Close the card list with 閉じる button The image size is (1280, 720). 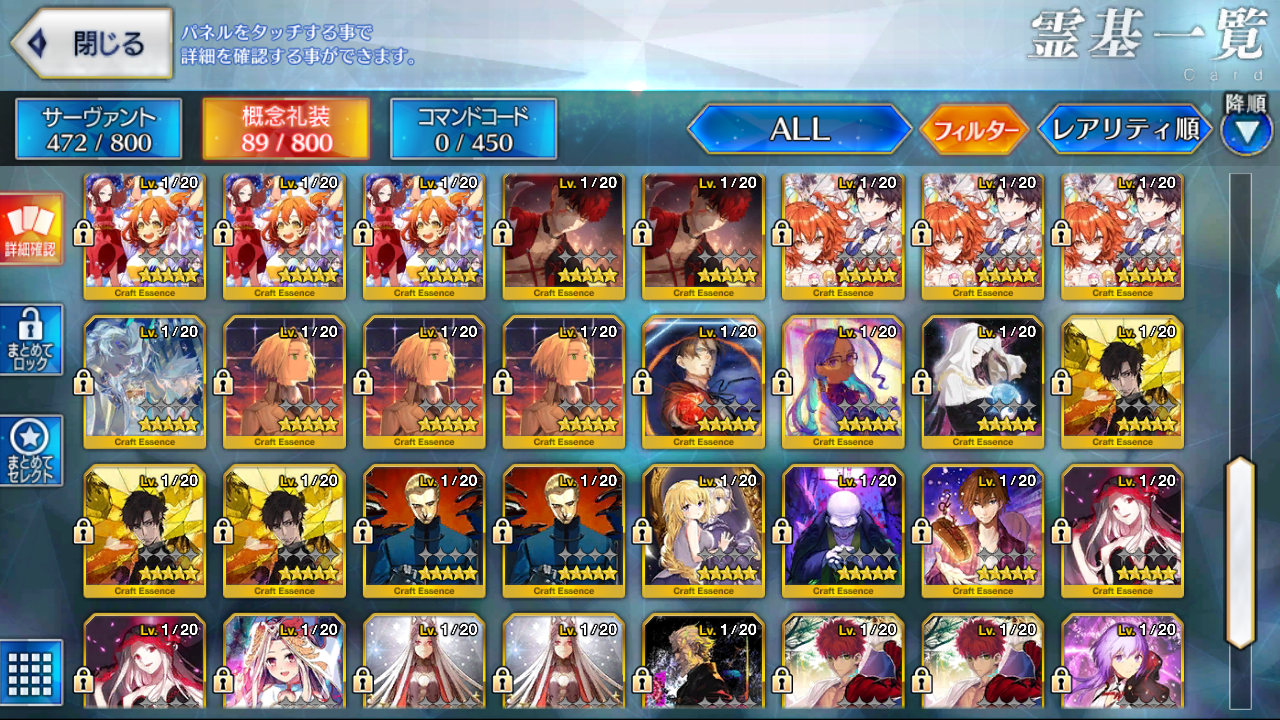click(x=92, y=44)
